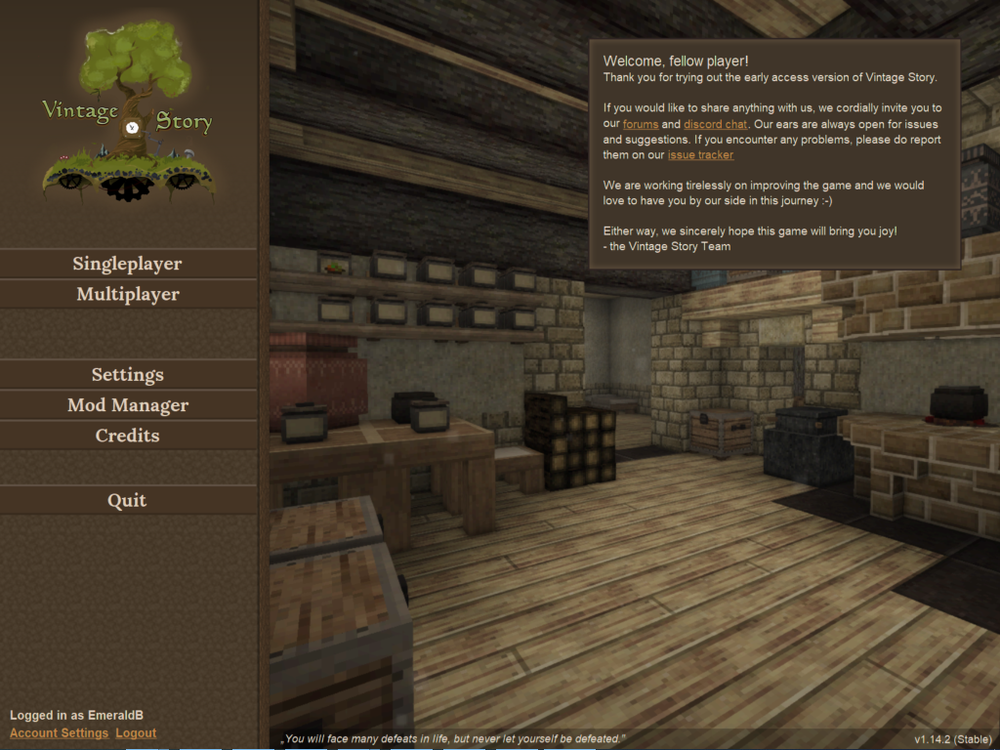Open the Singleplayer menu
The image size is (1000, 750).
[x=127, y=264]
